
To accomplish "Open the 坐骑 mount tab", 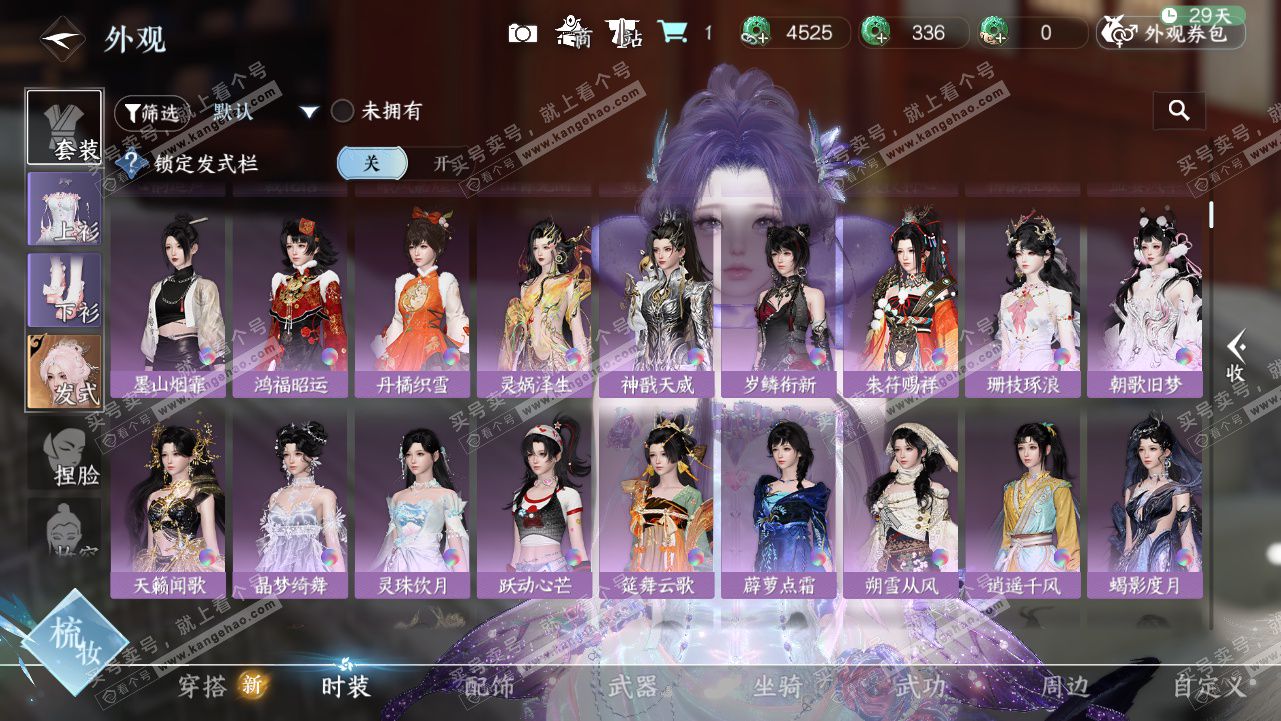I will point(777,686).
